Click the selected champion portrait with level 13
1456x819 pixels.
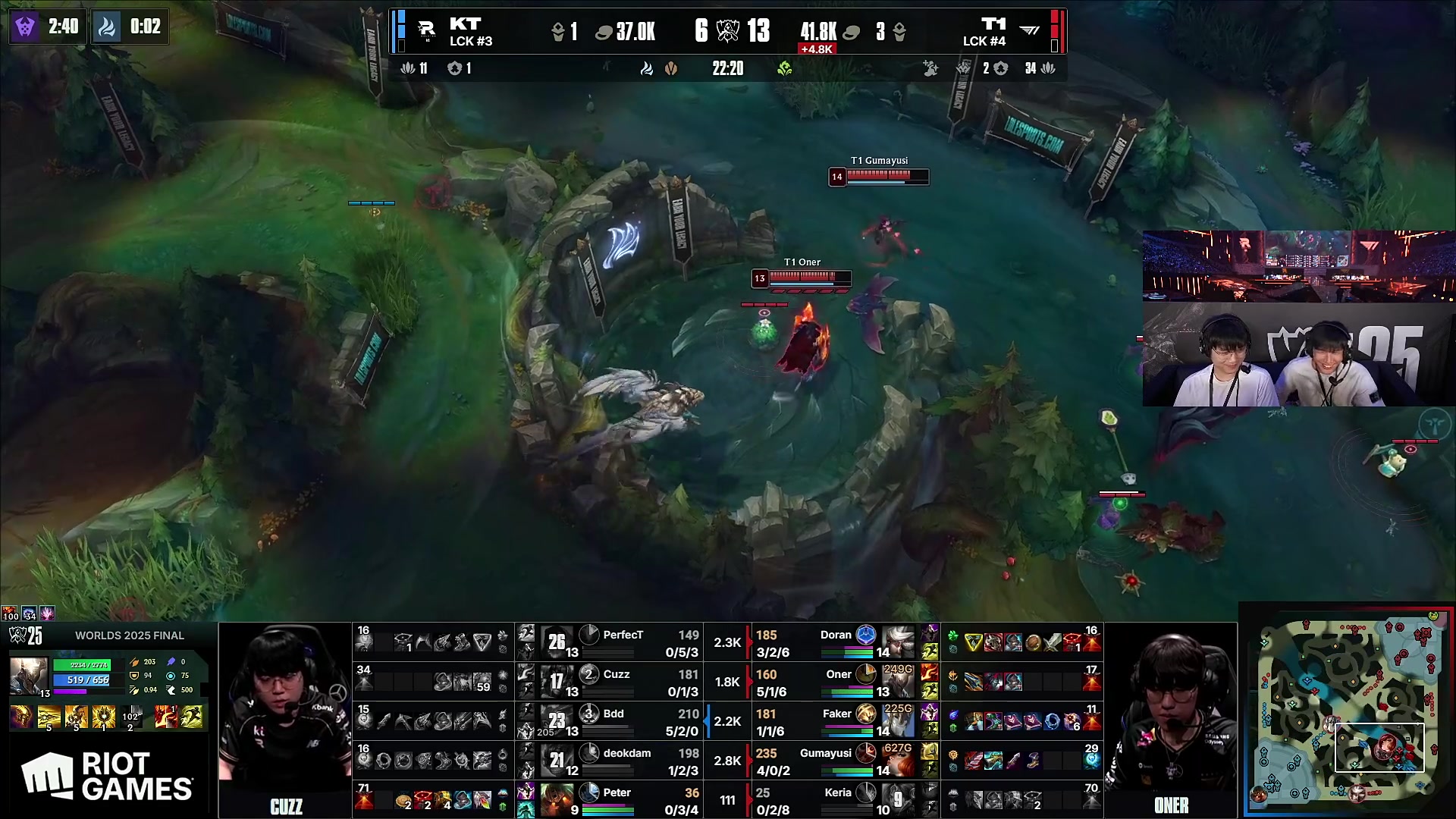(28, 676)
